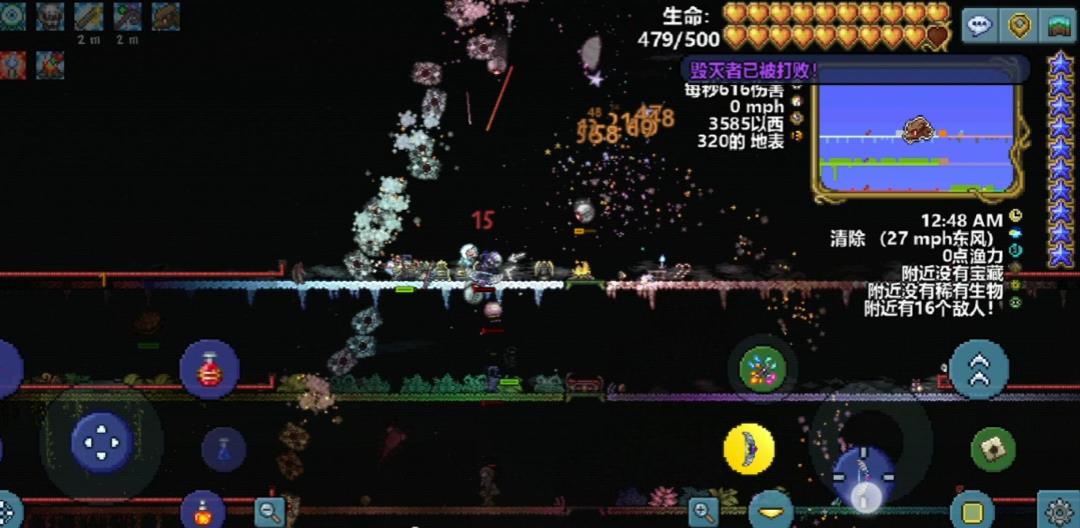Tap the movement joystick d-pad

(101, 441)
